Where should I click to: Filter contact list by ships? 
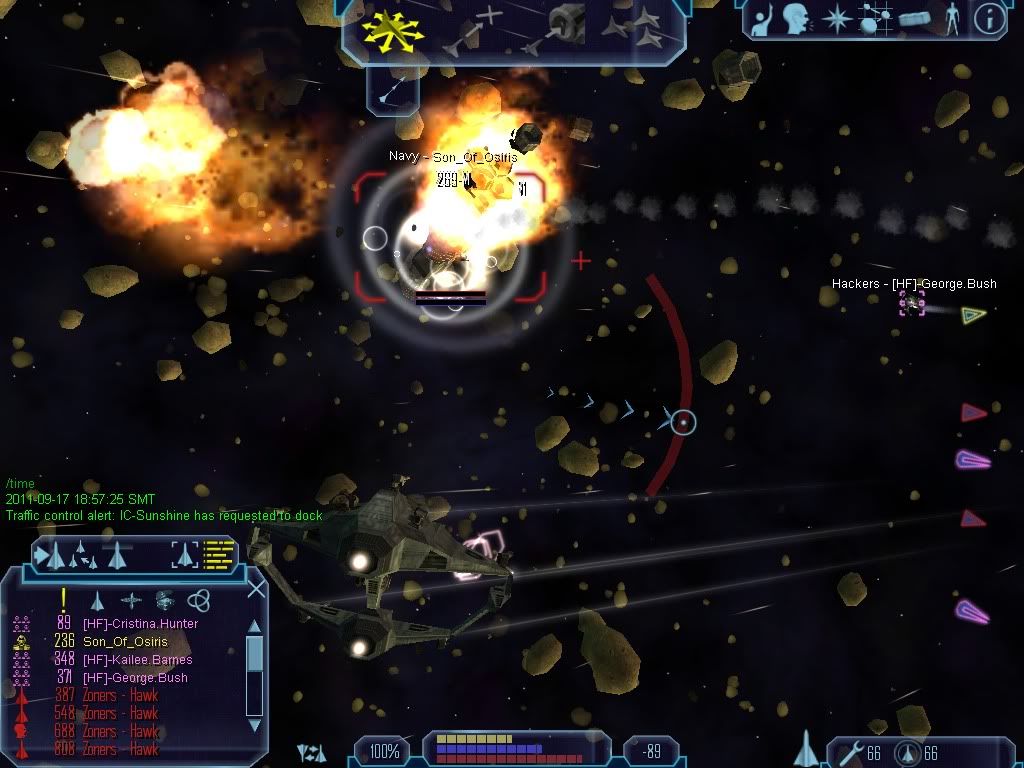[98, 600]
